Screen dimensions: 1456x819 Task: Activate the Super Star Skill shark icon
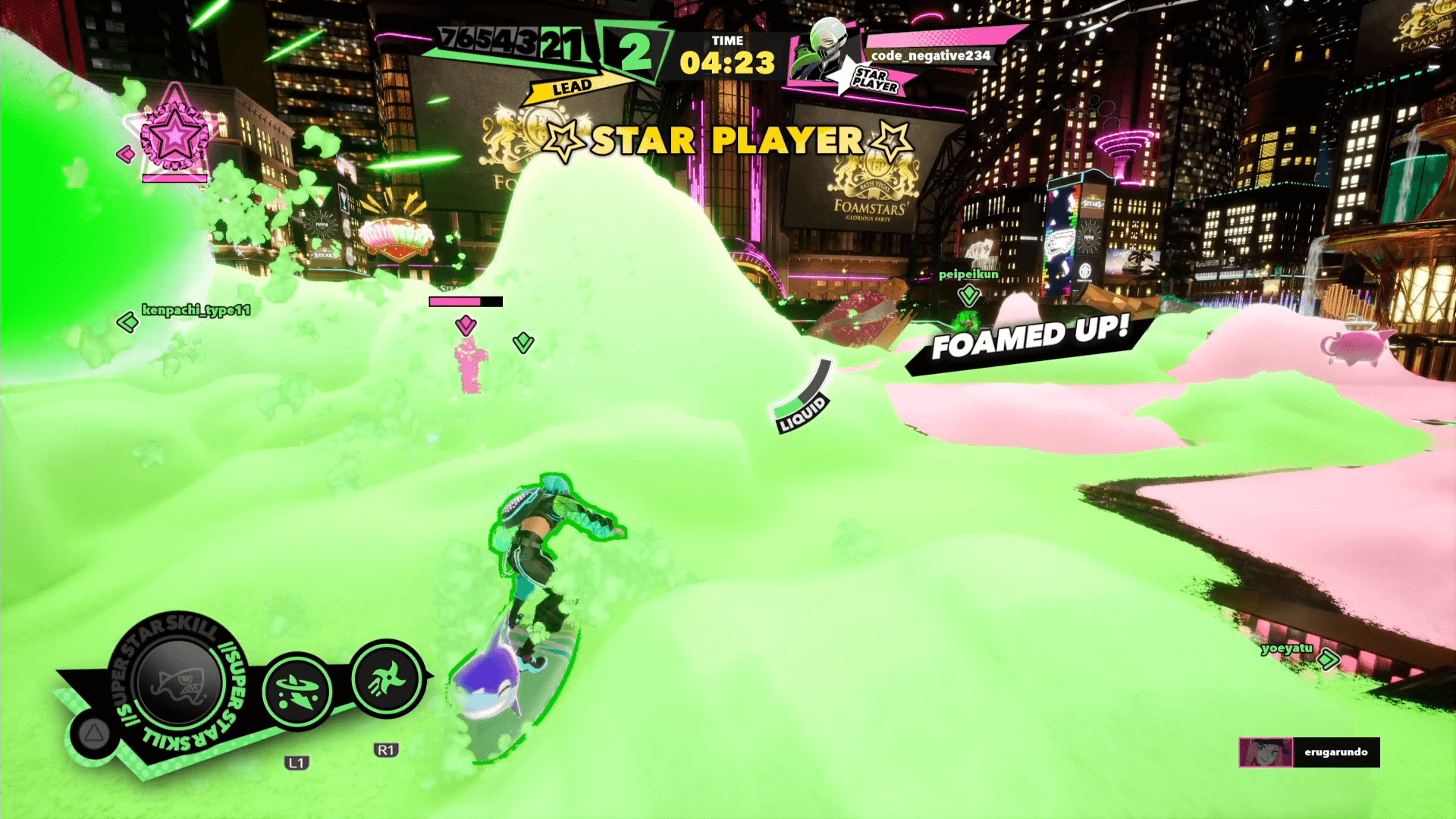(178, 682)
